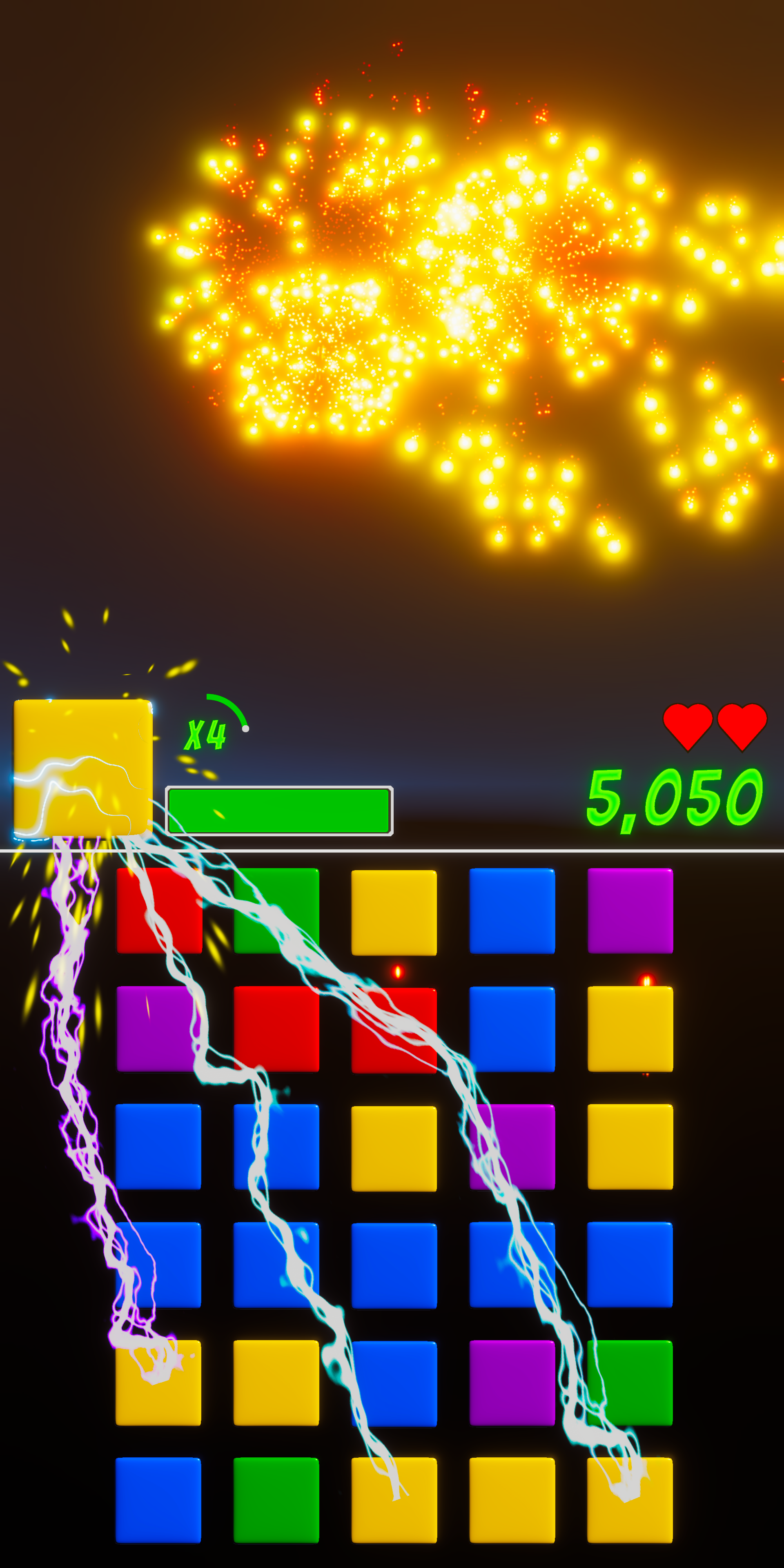Select the yellow block in the top row center
Viewport: 784px width, 1568px height.
394,911
